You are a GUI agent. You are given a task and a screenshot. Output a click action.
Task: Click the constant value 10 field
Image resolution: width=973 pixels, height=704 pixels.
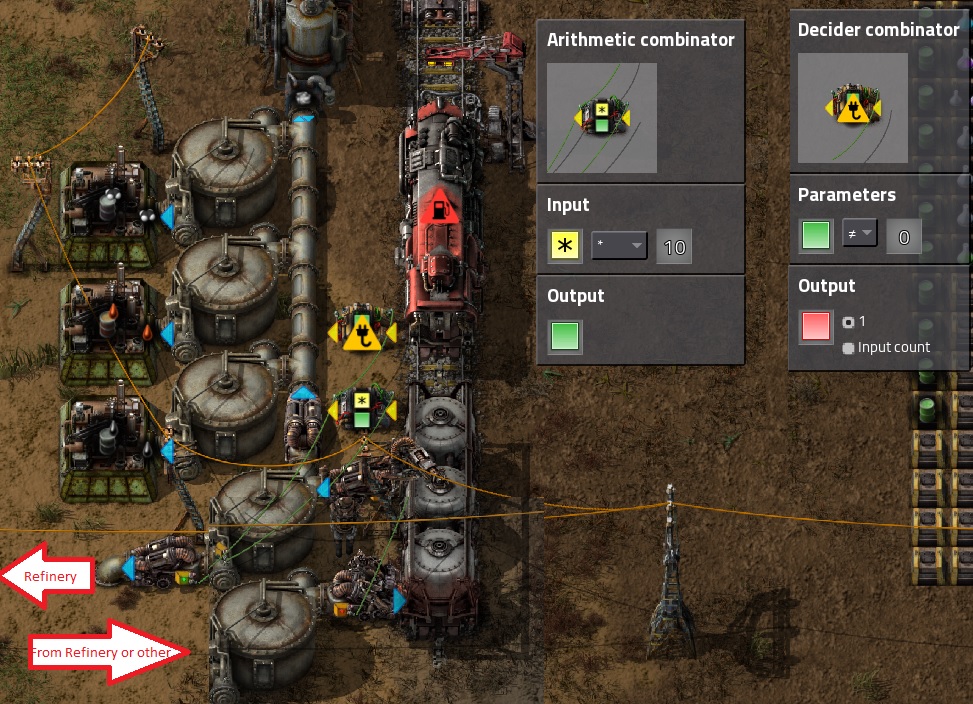tap(675, 246)
